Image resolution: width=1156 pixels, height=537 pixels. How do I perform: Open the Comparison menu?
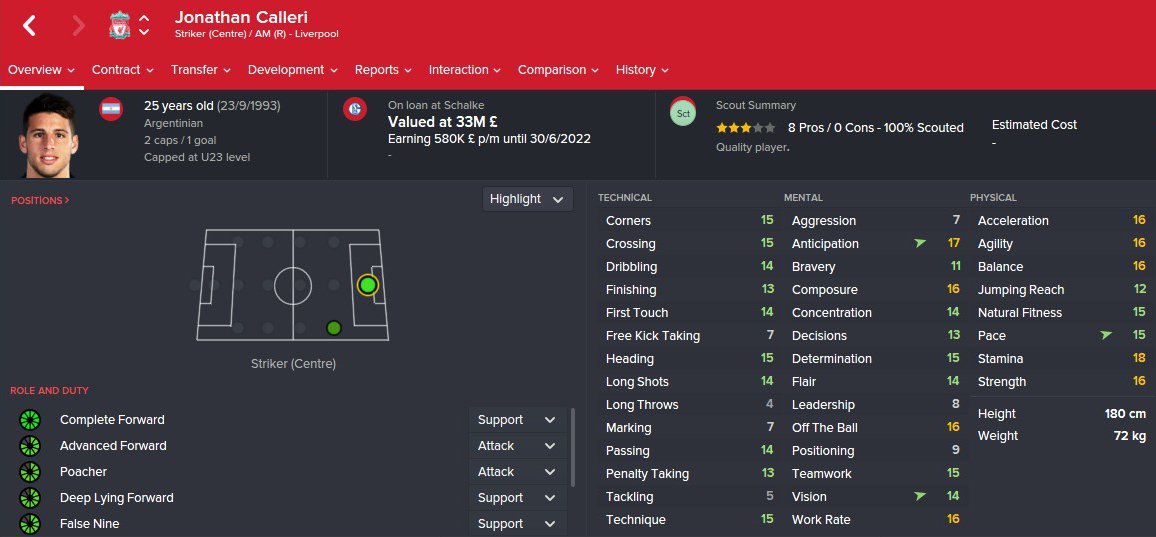(558, 70)
